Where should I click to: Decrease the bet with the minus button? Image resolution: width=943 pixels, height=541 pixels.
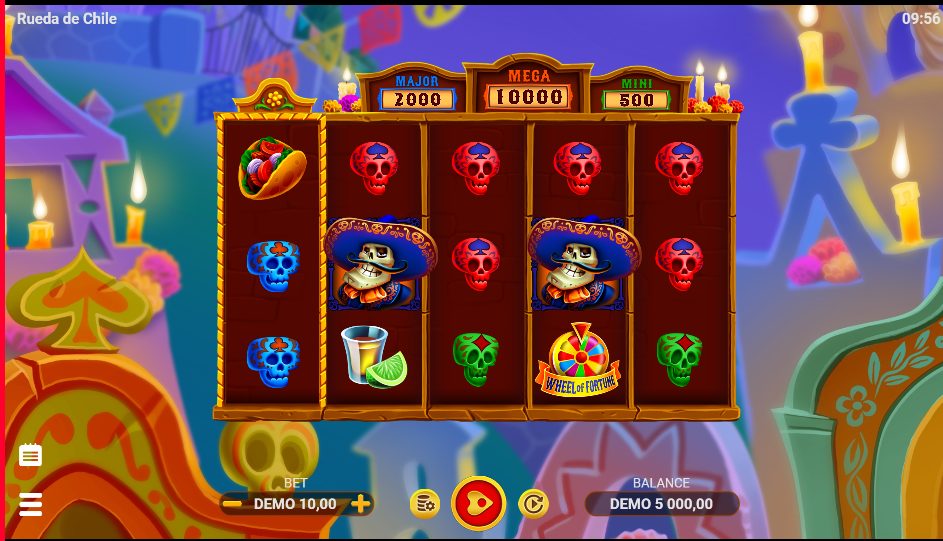(232, 504)
